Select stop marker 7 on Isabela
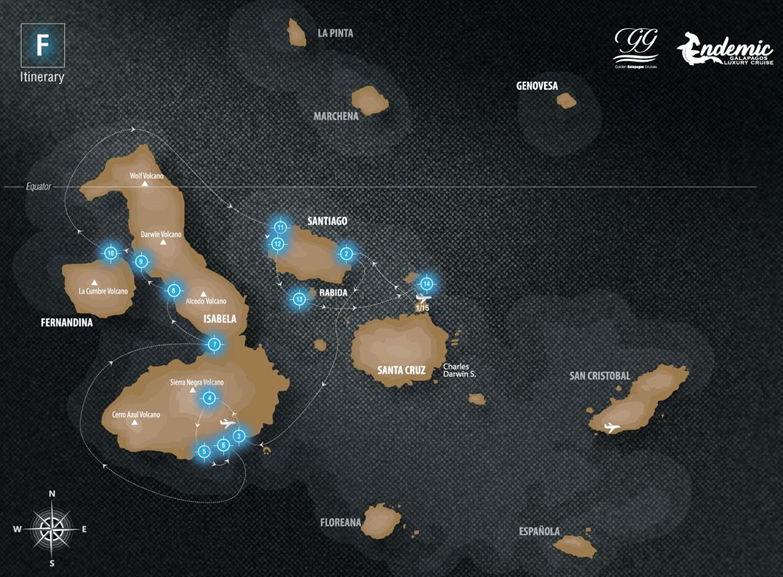The height and width of the screenshot is (577, 783). tap(214, 345)
